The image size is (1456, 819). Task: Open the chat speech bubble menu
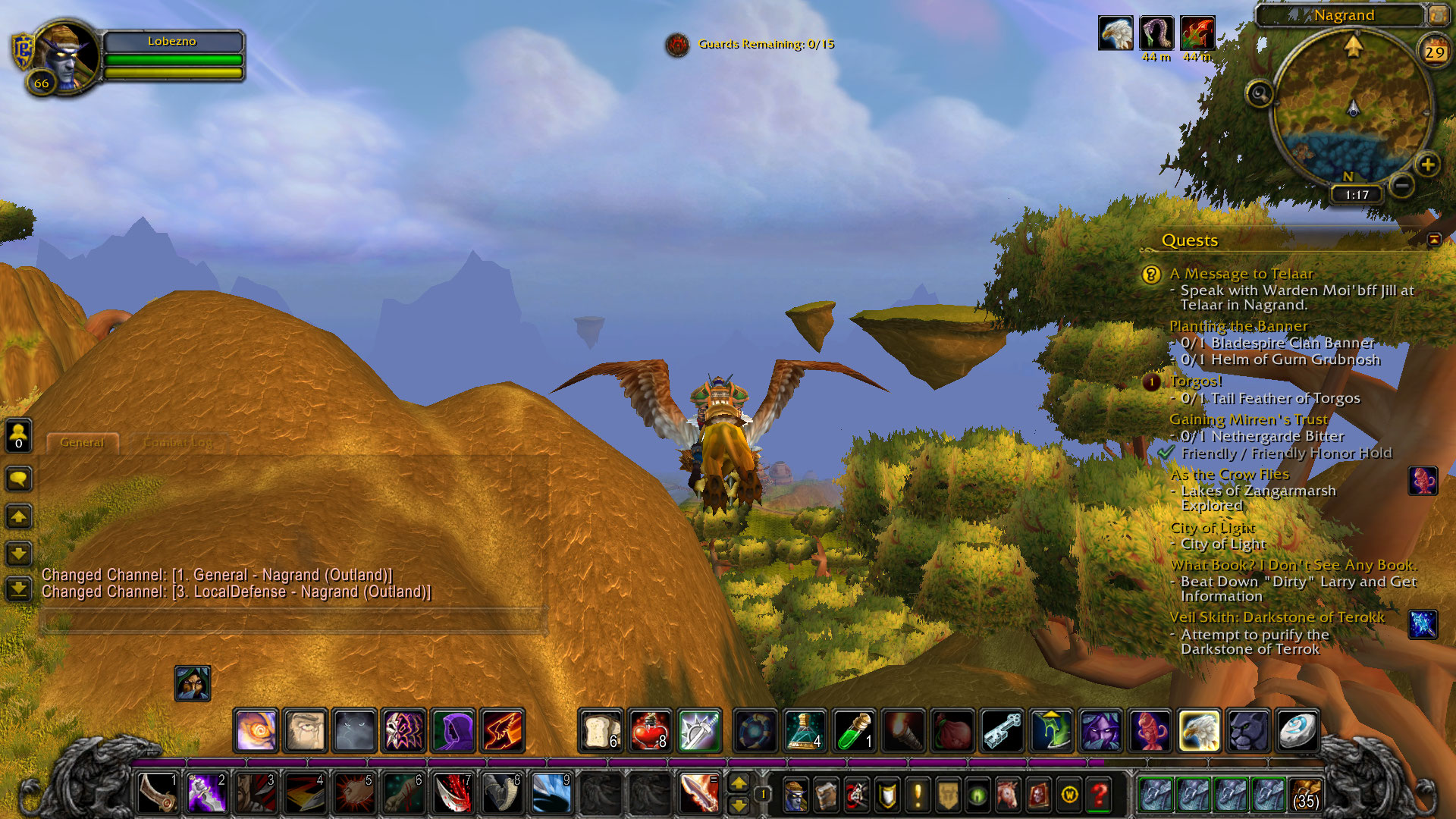[19, 479]
